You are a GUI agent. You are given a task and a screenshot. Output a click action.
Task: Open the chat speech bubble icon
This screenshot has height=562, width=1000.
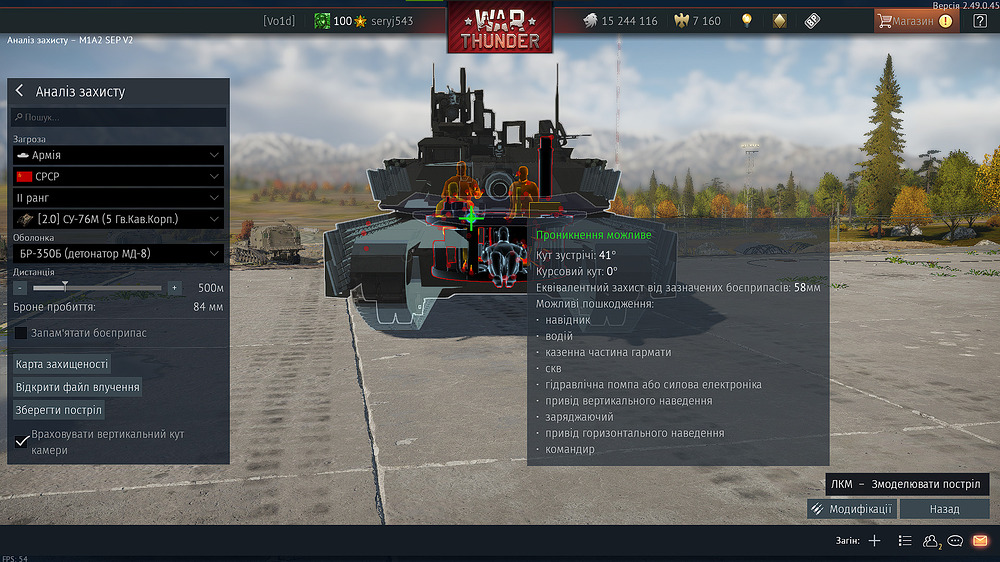(x=956, y=541)
